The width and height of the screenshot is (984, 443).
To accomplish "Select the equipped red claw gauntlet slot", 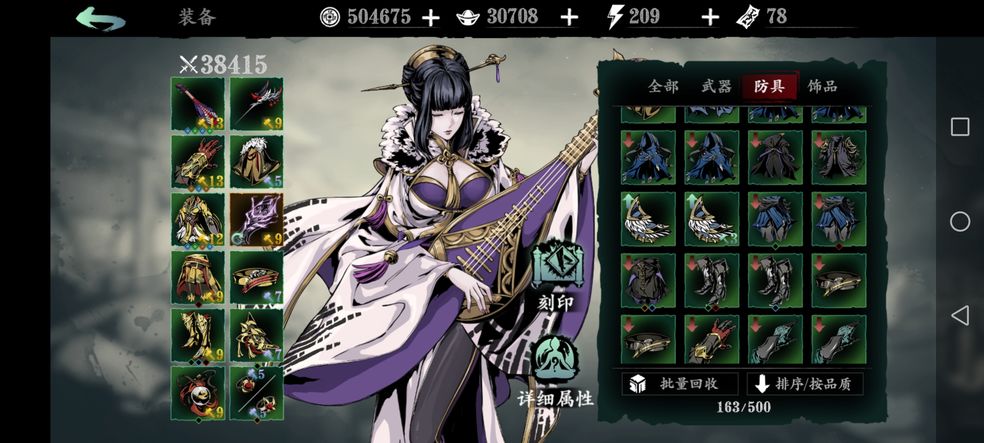I will 198,161.
